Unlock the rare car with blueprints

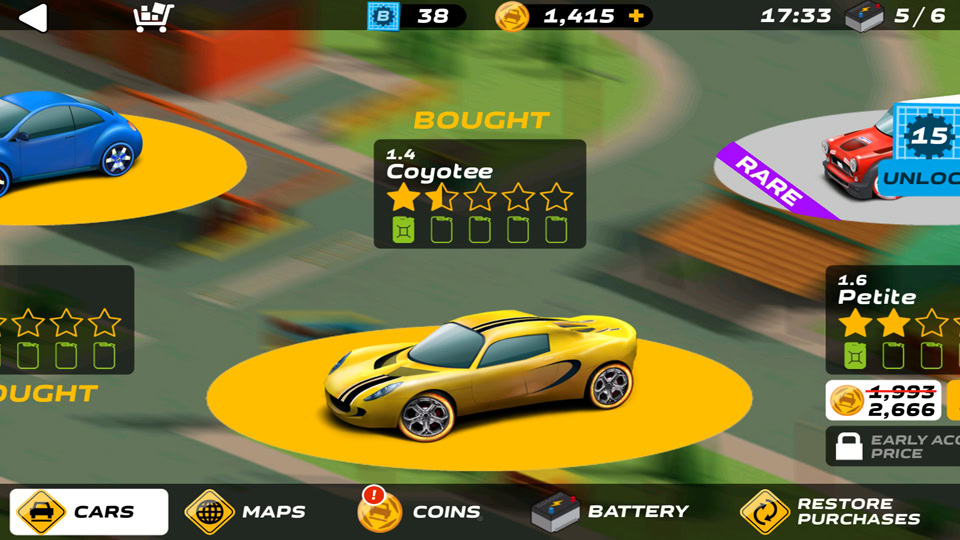click(918, 178)
